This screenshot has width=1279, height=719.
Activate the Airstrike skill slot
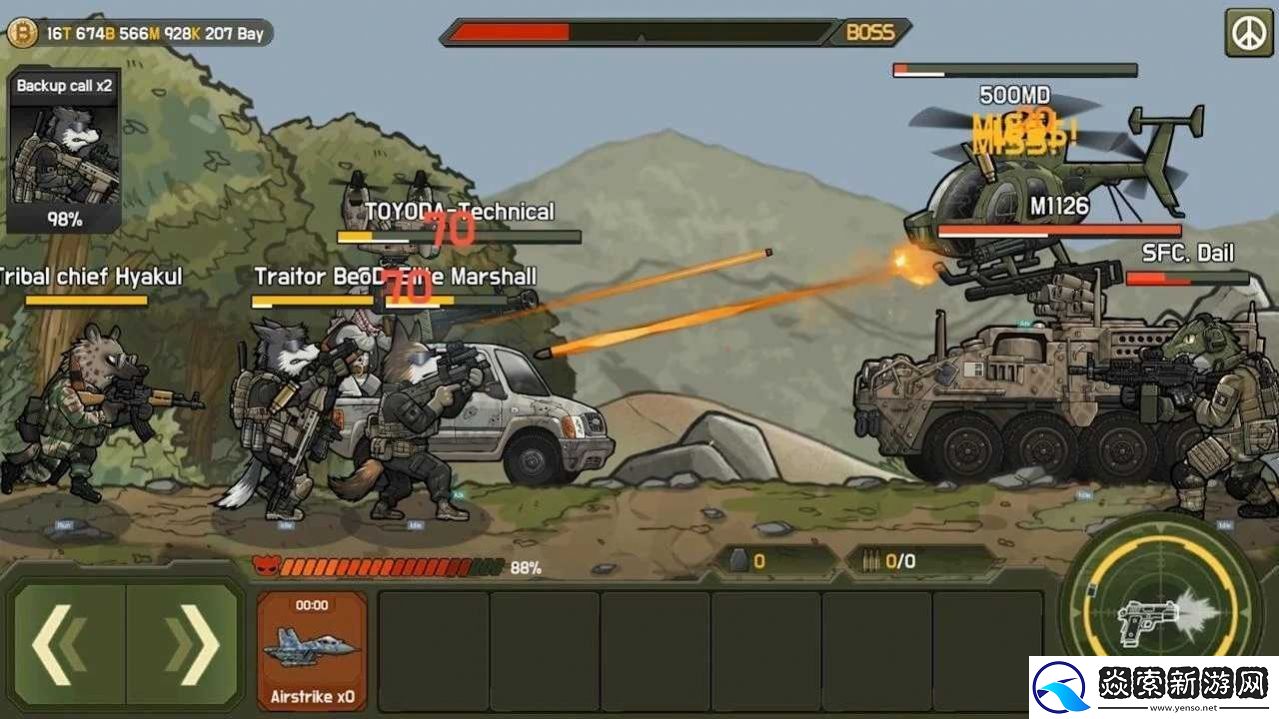[312, 650]
